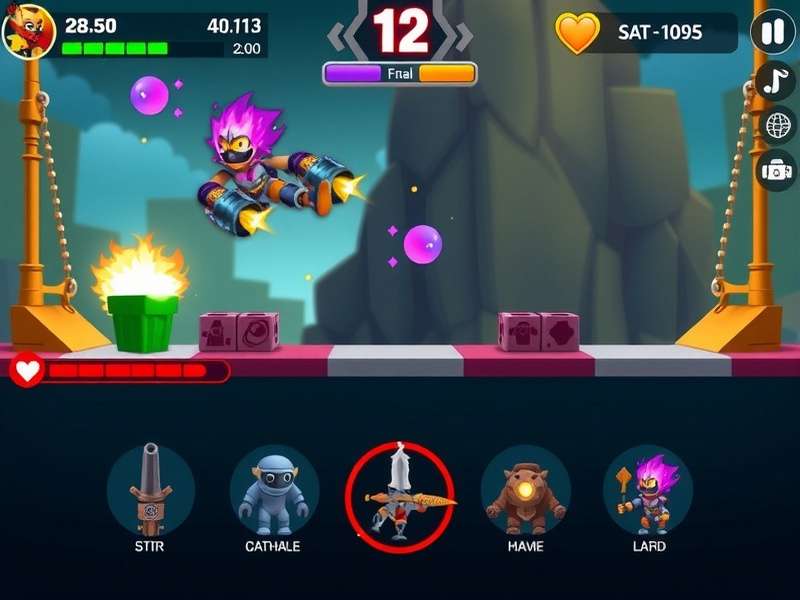The height and width of the screenshot is (600, 800).
Task: Toggle the music note button
Action: pos(776,81)
